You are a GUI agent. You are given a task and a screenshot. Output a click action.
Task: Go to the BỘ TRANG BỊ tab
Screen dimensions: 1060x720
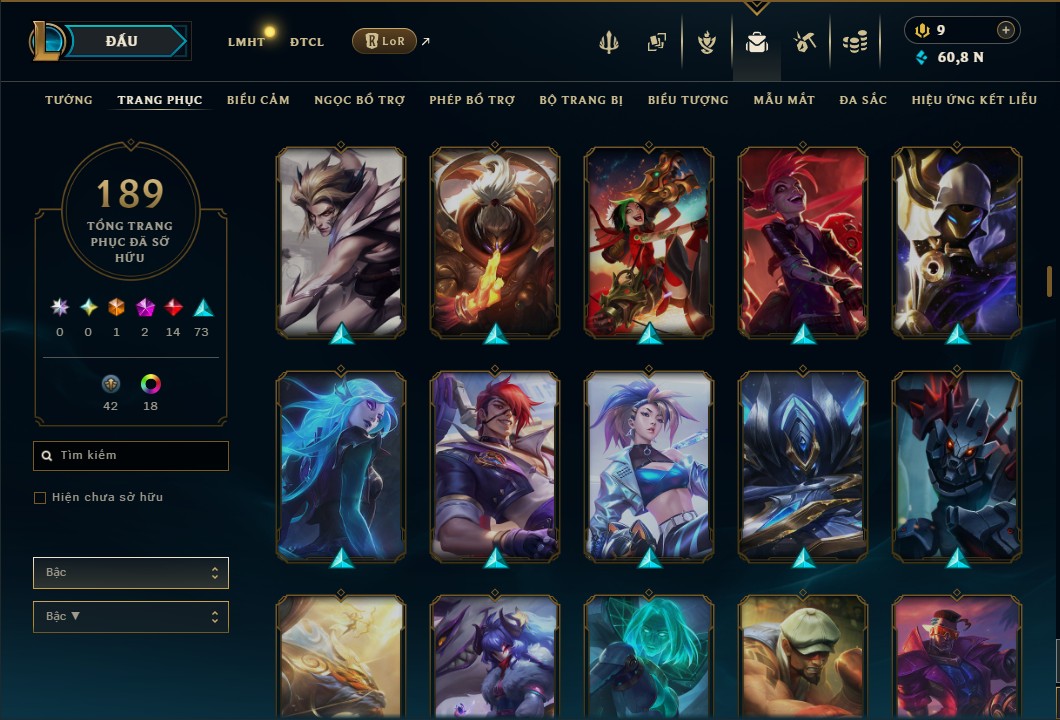coord(581,100)
